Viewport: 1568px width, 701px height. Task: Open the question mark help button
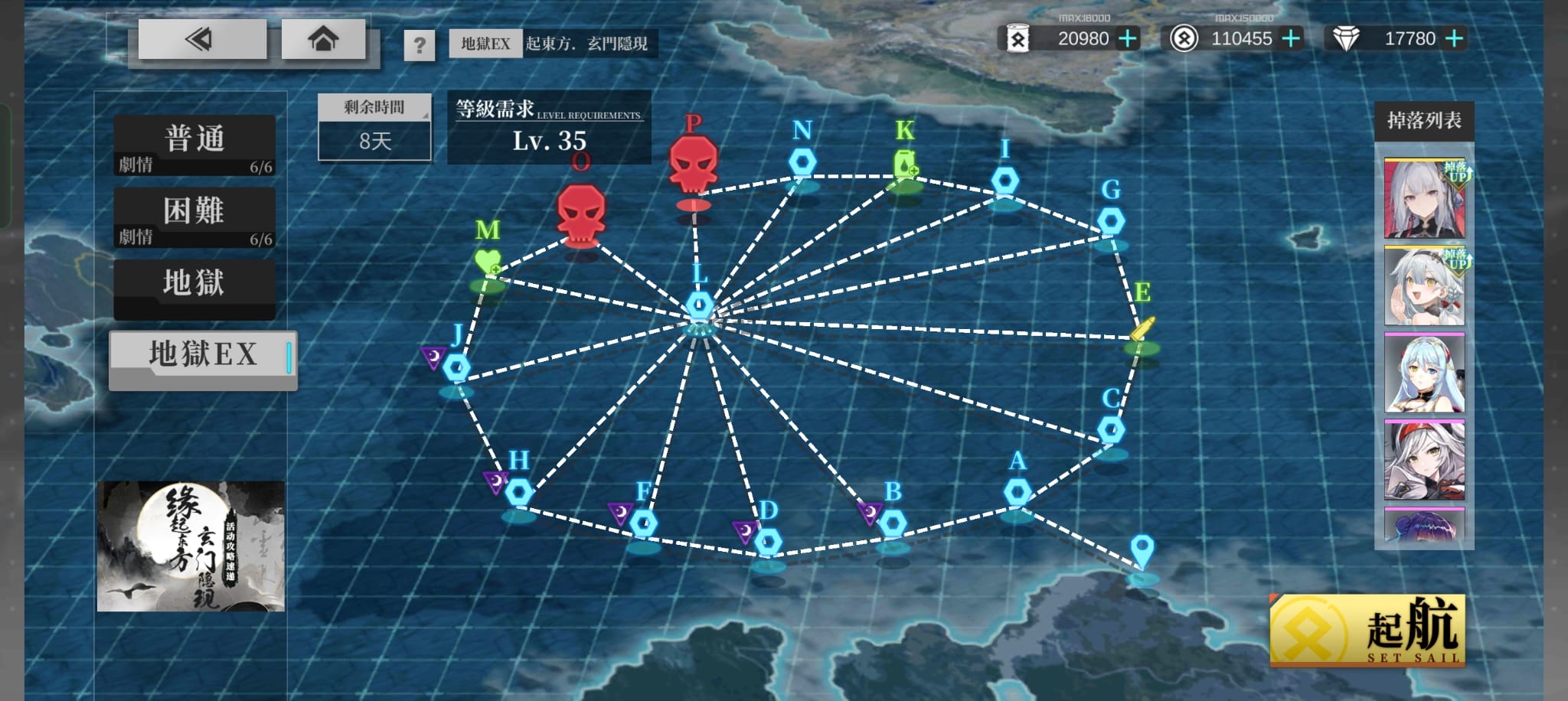(x=419, y=45)
